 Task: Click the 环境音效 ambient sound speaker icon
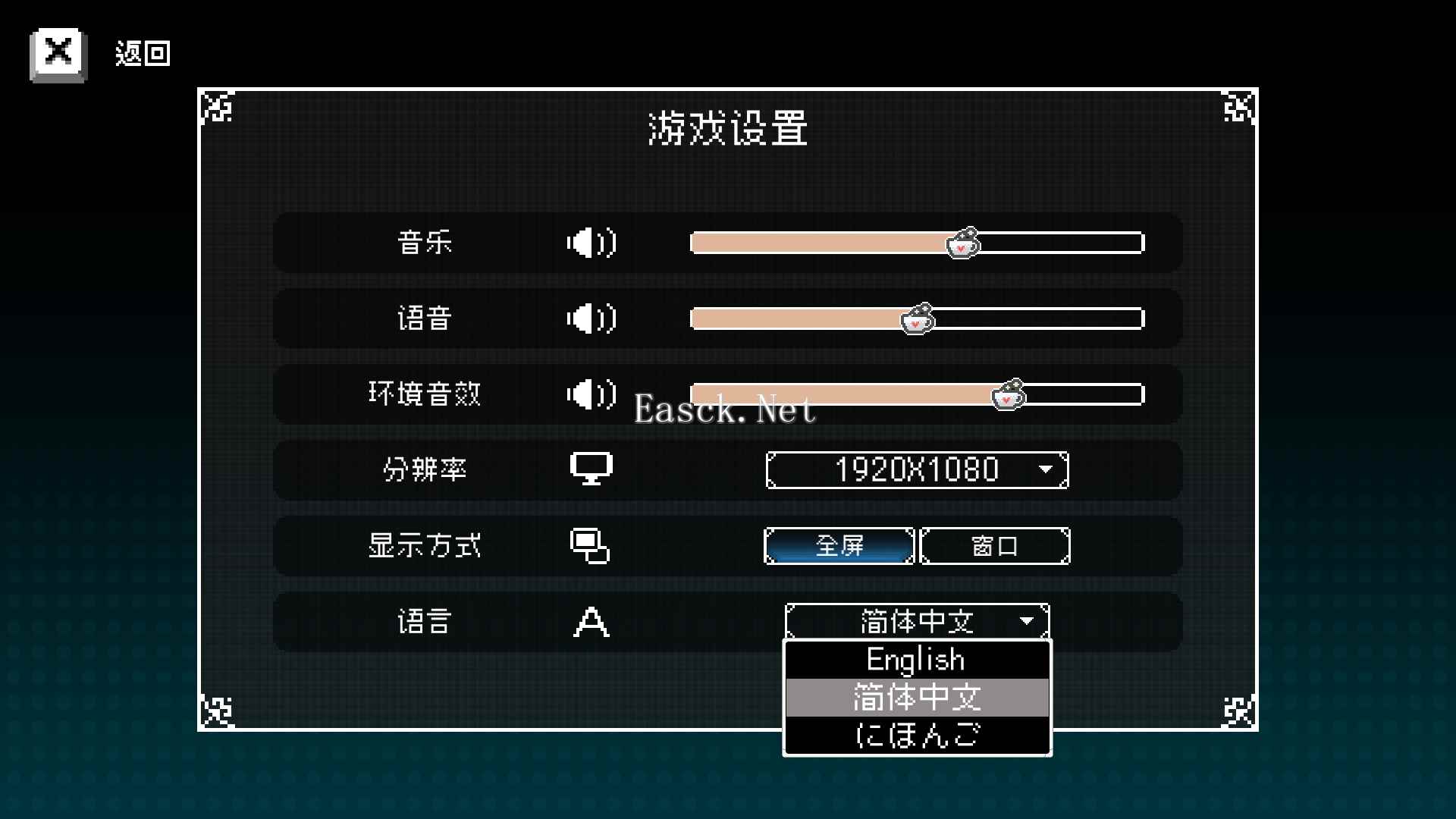pos(591,395)
